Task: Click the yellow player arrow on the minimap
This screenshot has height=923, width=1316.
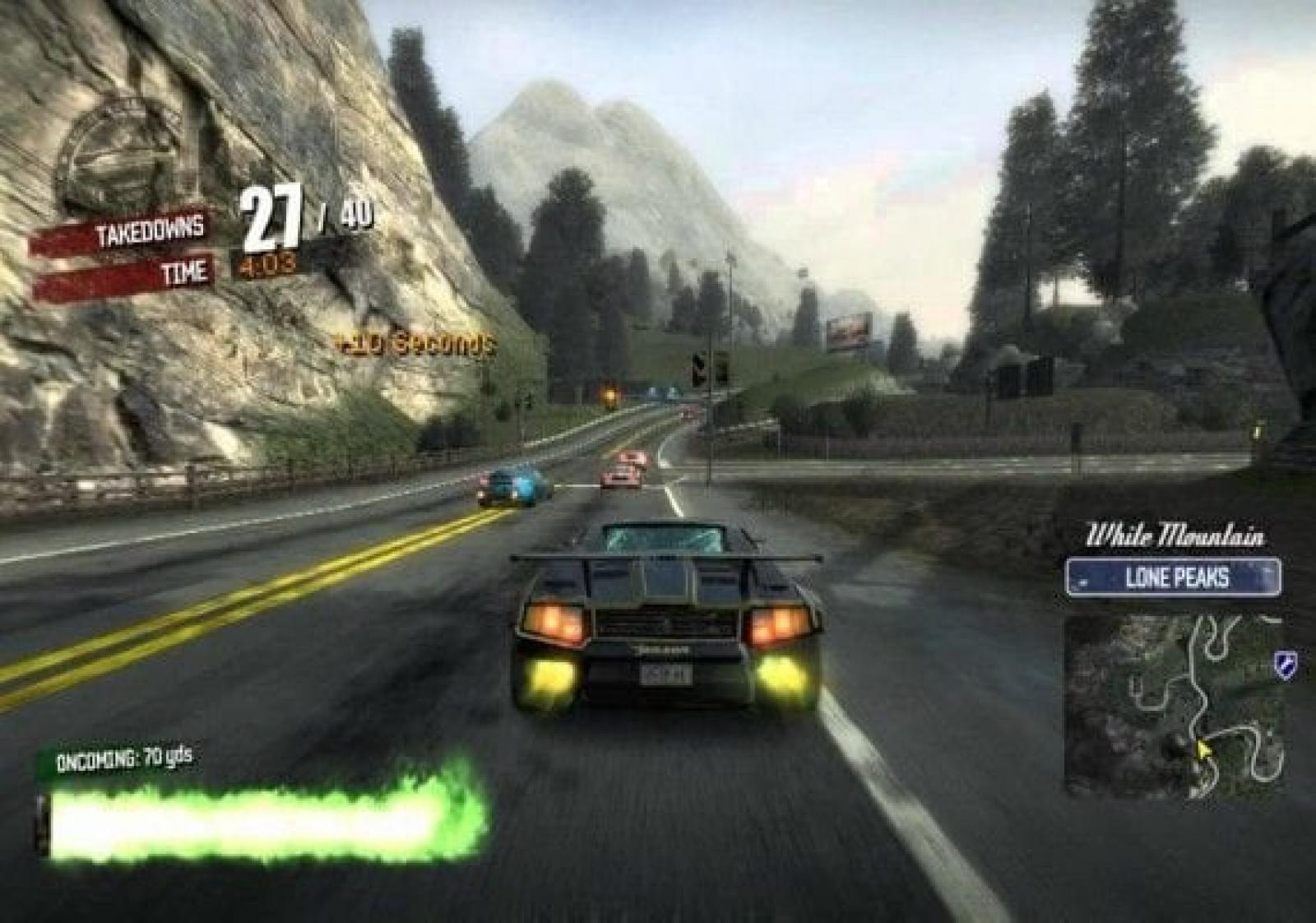Action: point(1203,751)
